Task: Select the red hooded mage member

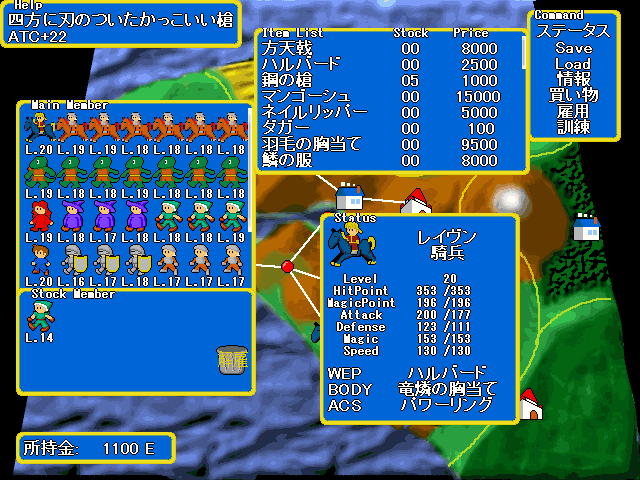Action: pos(40,214)
